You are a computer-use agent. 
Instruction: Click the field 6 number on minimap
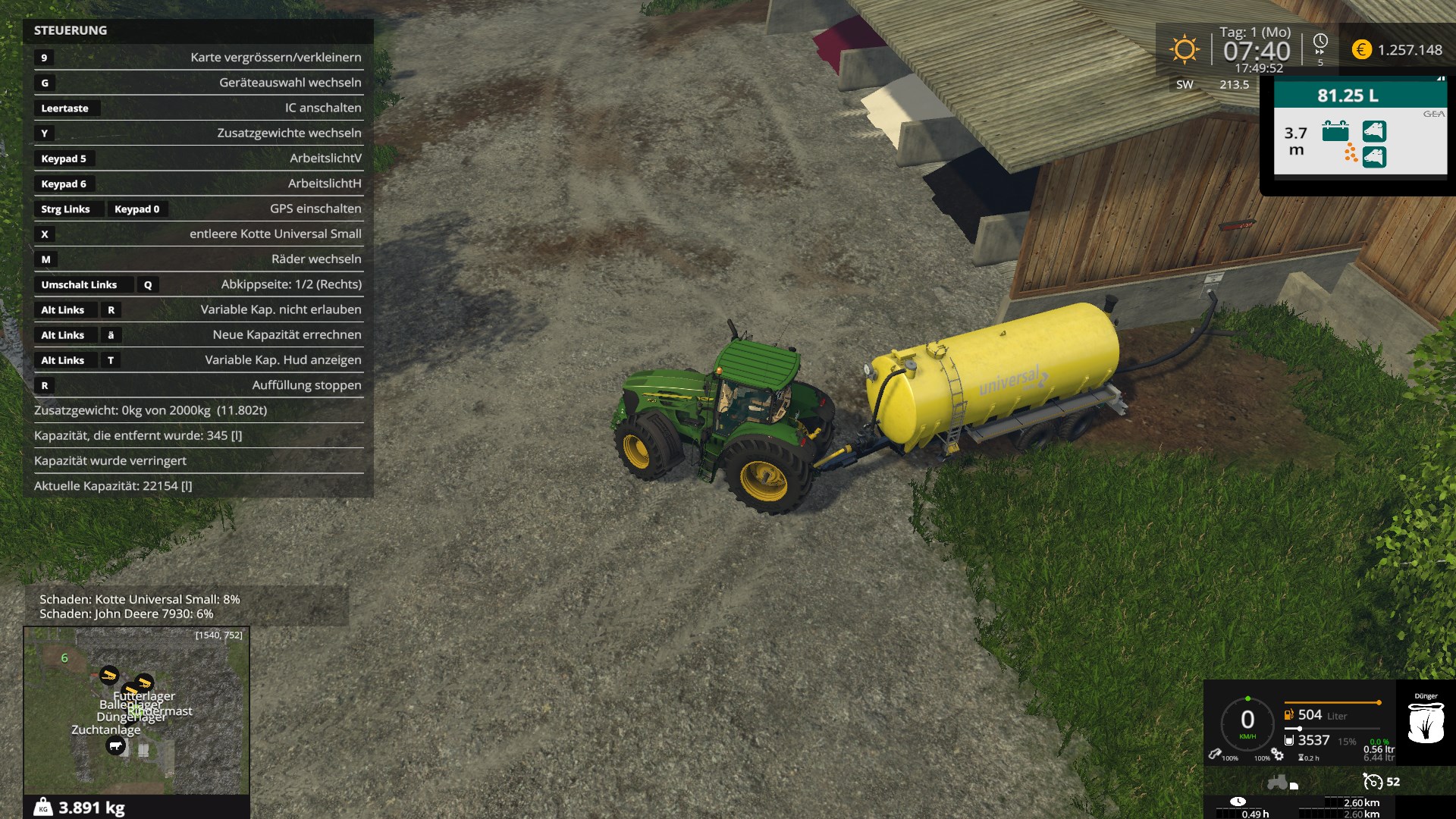pyautogui.click(x=64, y=658)
